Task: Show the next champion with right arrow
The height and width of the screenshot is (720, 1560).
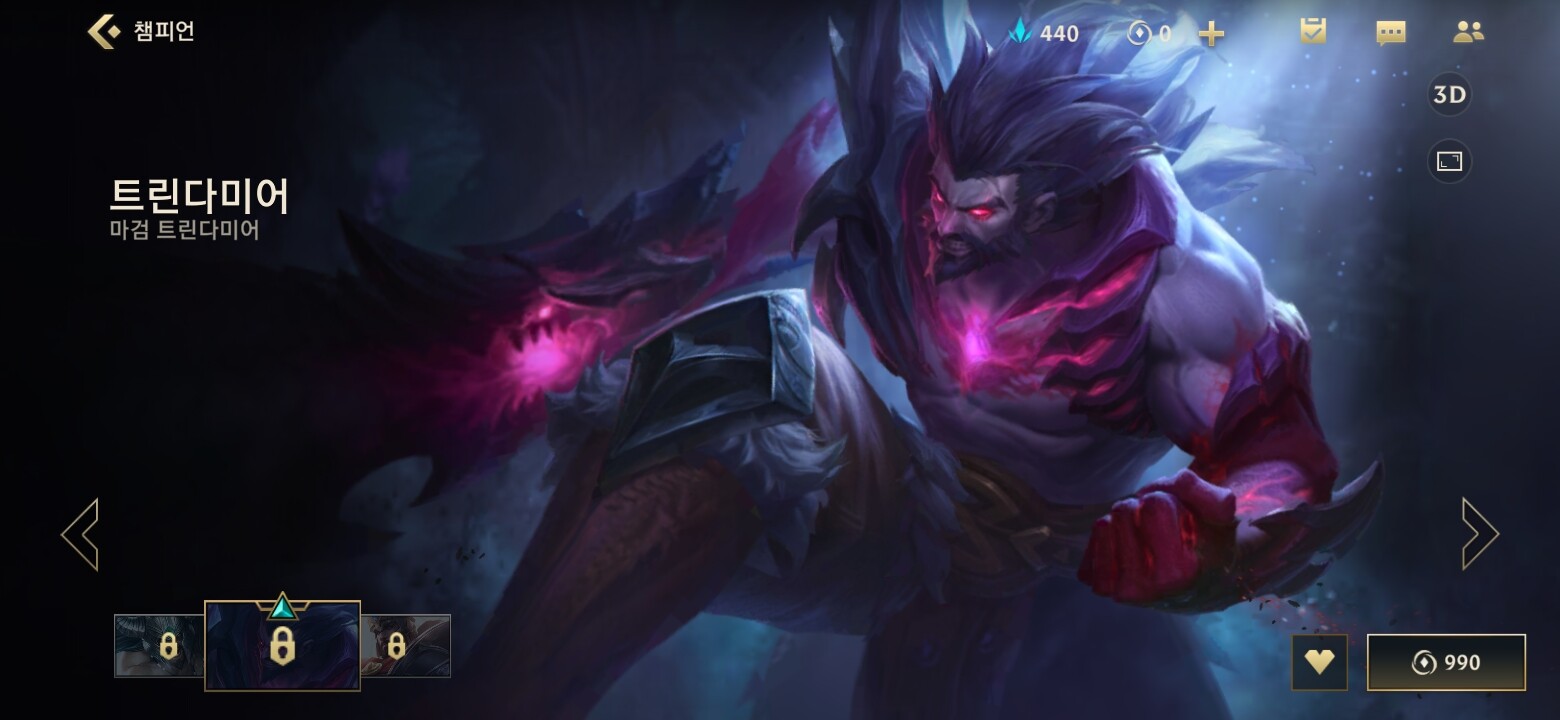Action: click(1479, 534)
